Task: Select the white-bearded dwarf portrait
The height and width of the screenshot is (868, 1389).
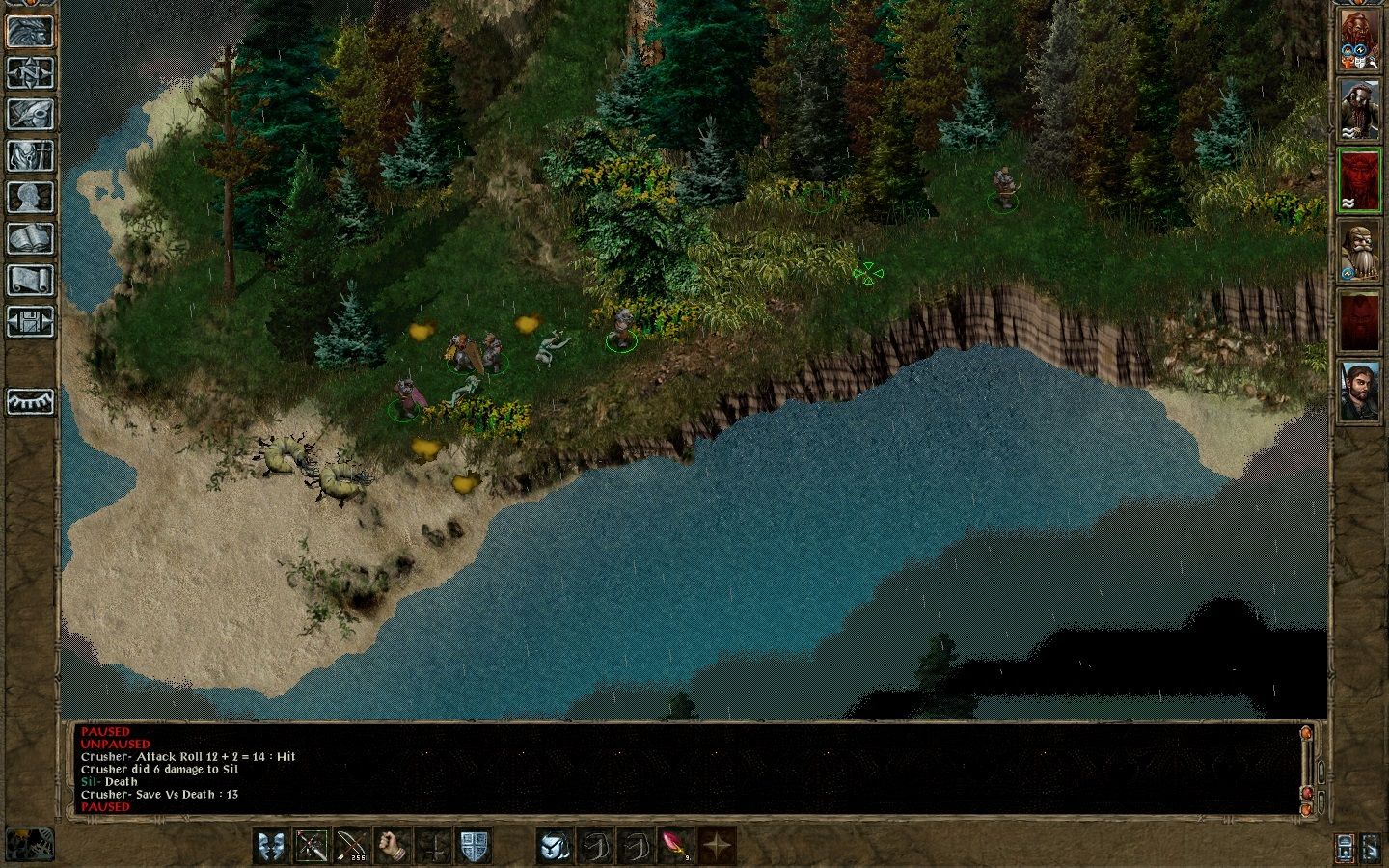Action: click(1359, 251)
